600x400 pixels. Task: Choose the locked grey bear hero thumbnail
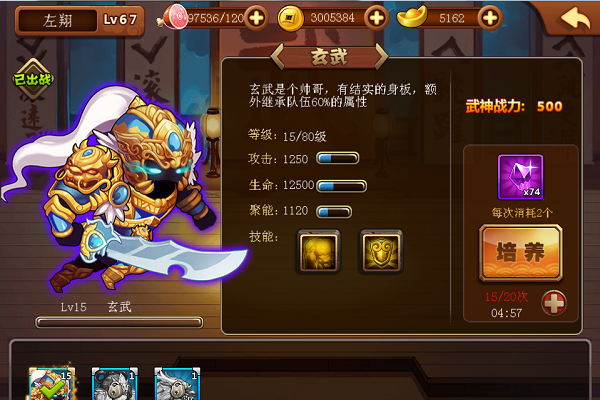[114, 384]
